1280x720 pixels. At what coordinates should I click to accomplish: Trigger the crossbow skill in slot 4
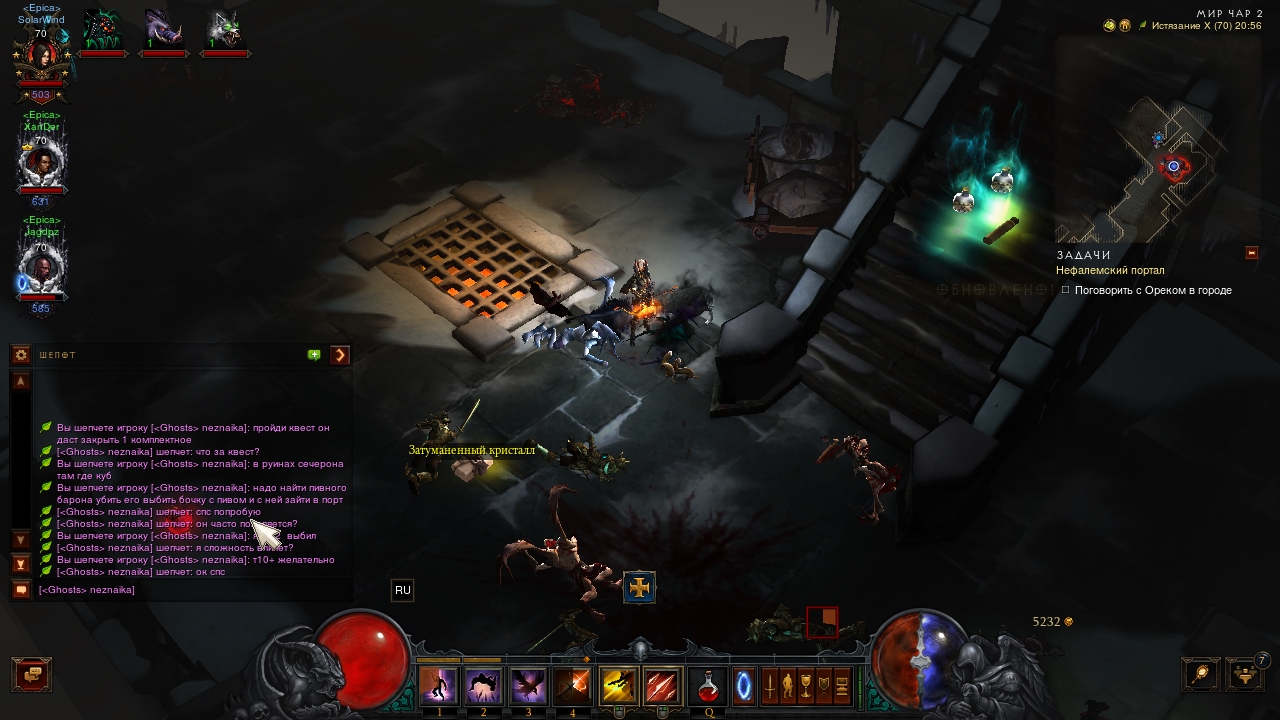573,686
